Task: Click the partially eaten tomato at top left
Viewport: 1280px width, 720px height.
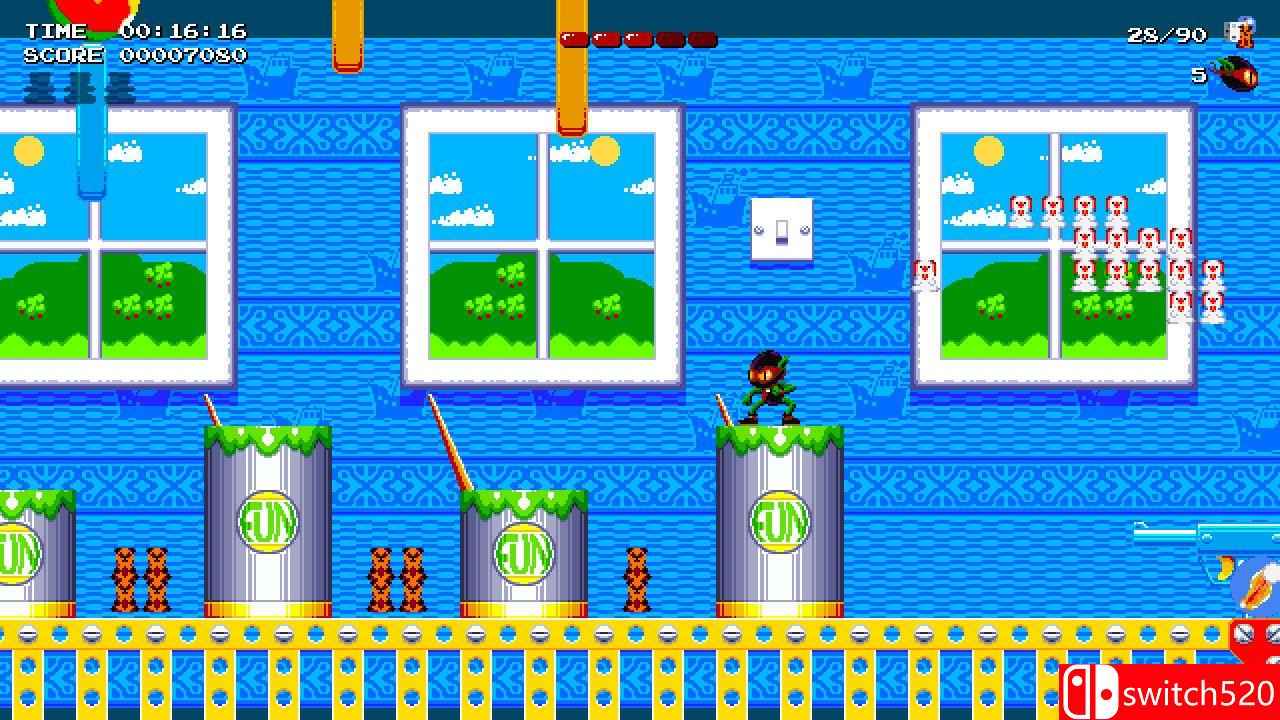Action: point(95,12)
